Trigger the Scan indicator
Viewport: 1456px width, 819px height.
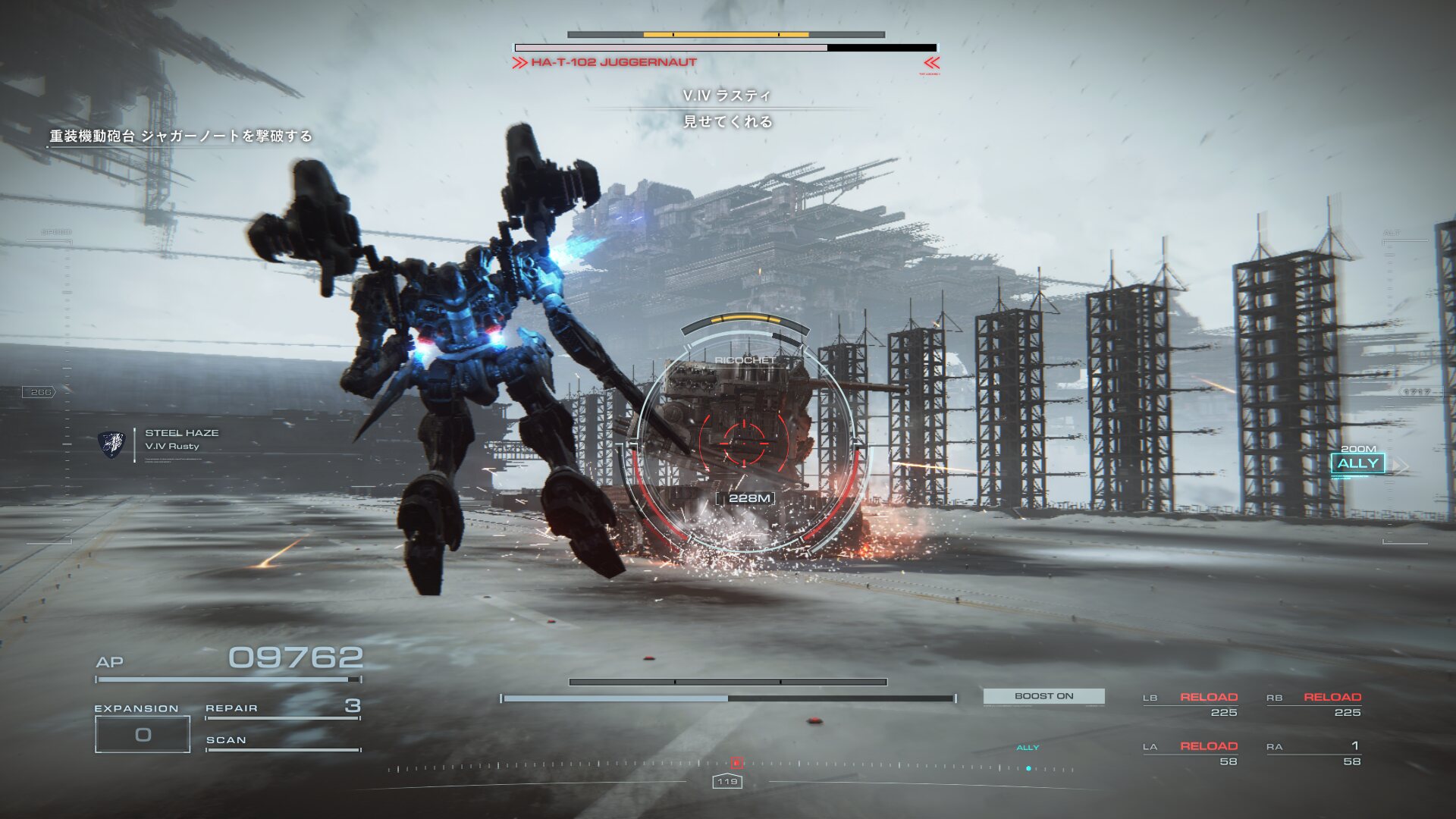point(282,741)
